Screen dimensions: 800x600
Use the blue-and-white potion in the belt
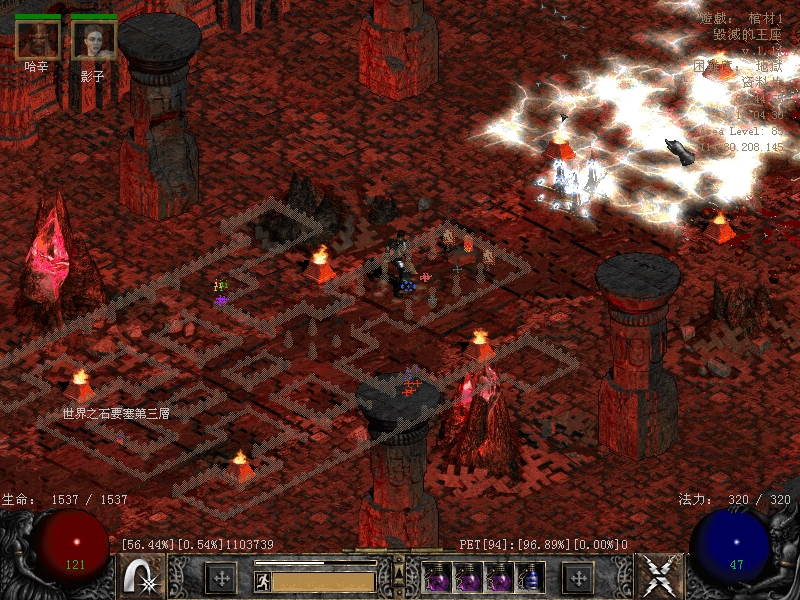pos(531,577)
